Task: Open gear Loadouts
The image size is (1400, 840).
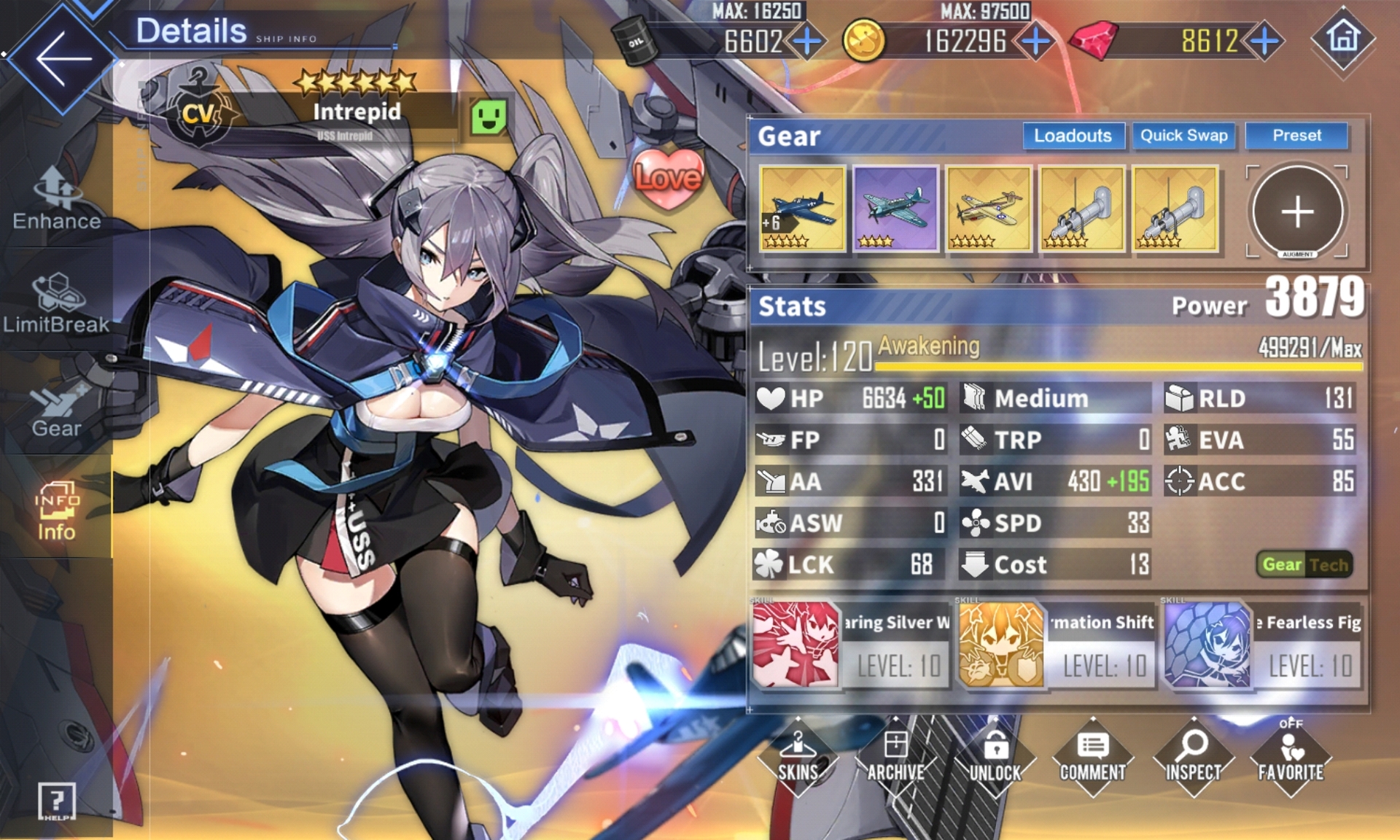Action: point(1072,136)
